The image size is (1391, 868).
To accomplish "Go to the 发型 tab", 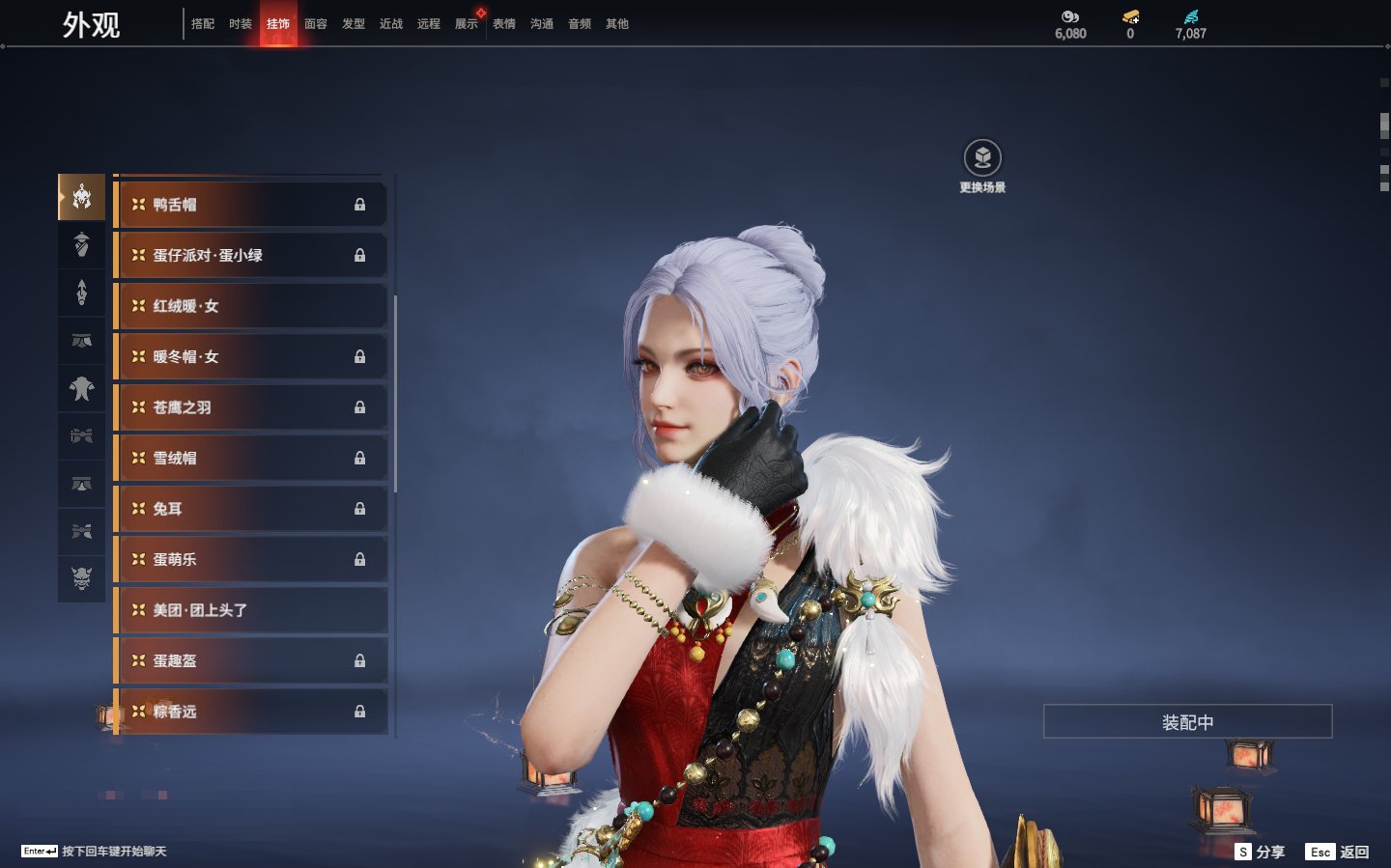I will 354,24.
